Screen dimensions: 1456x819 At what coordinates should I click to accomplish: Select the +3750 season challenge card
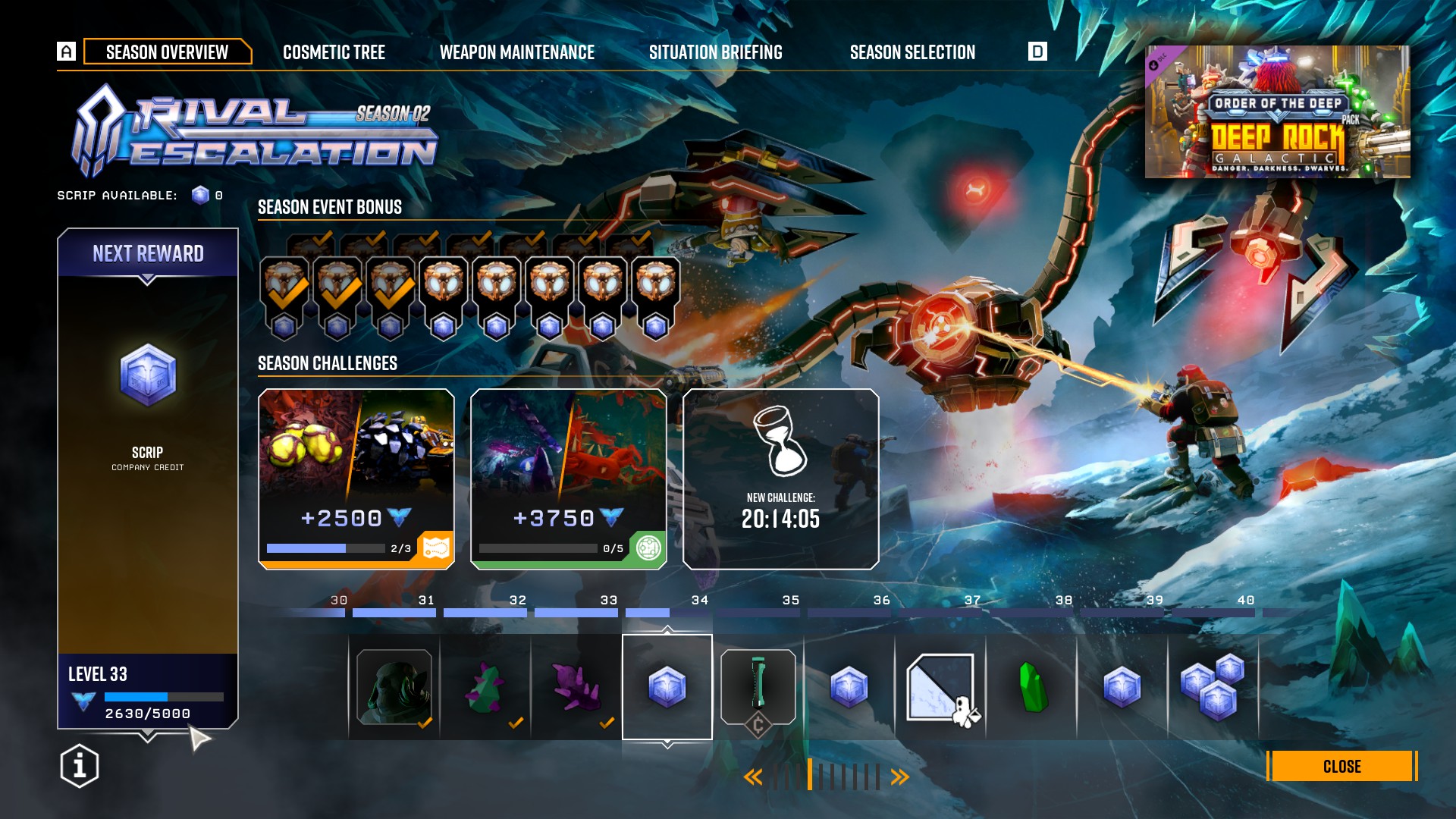(x=569, y=479)
